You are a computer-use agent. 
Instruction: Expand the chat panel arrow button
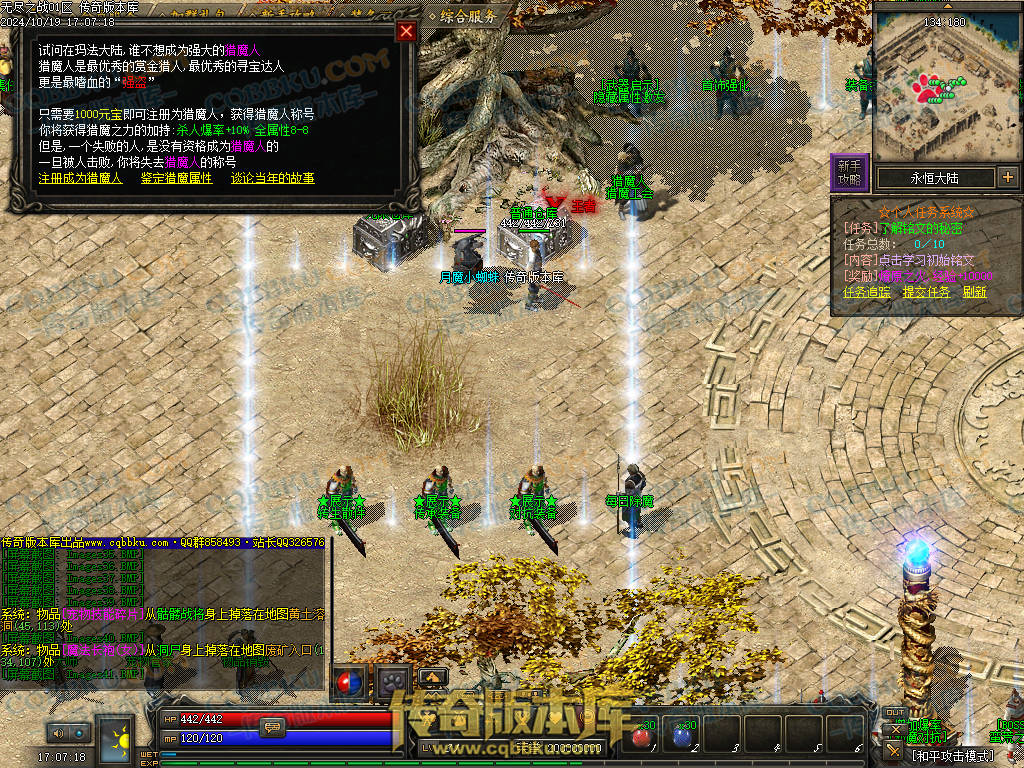(x=432, y=675)
